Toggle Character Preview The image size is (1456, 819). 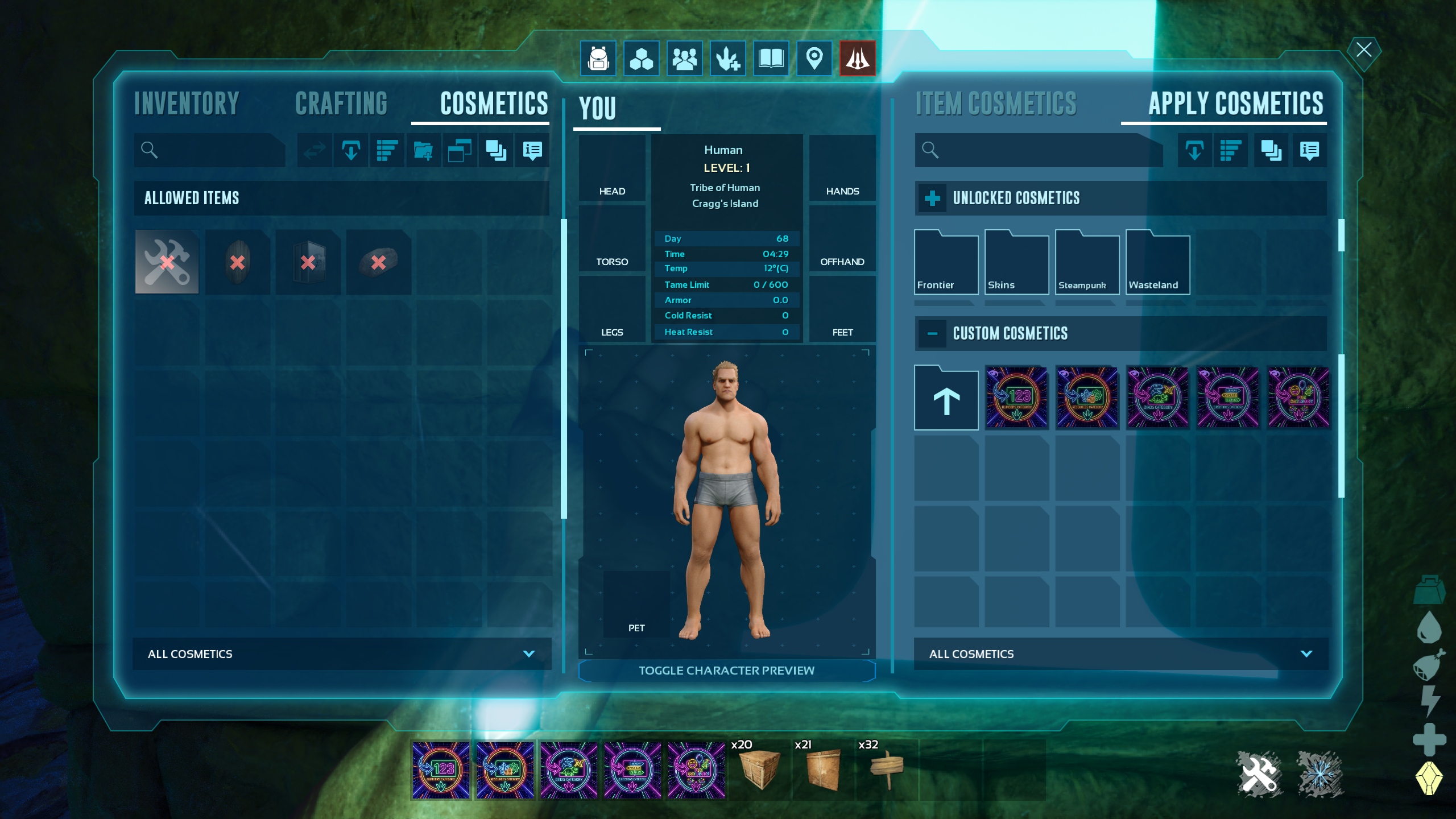[x=726, y=671]
